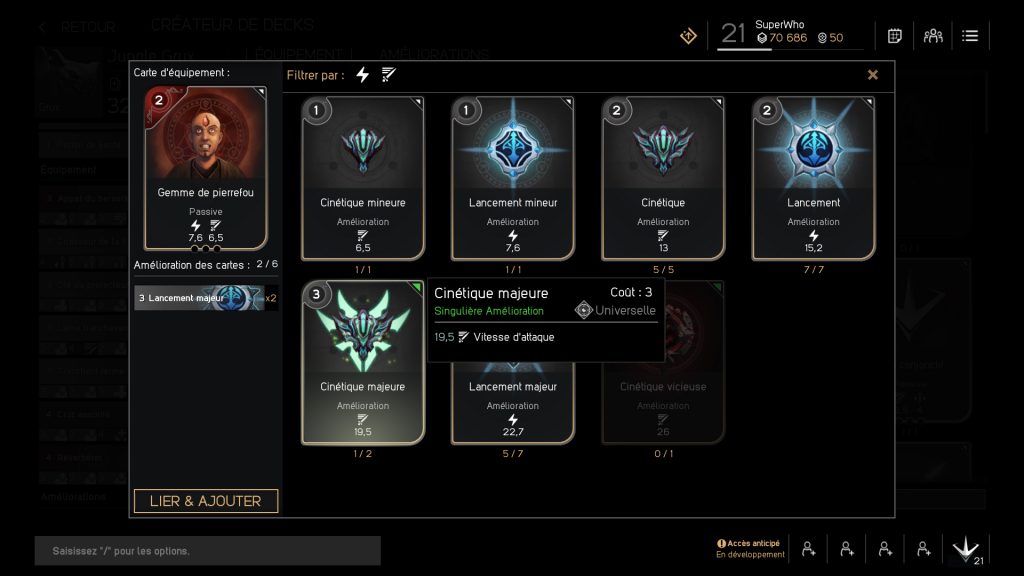Image resolution: width=1024 pixels, height=576 pixels.
Task: Open the friends list icon
Action: 933,36
